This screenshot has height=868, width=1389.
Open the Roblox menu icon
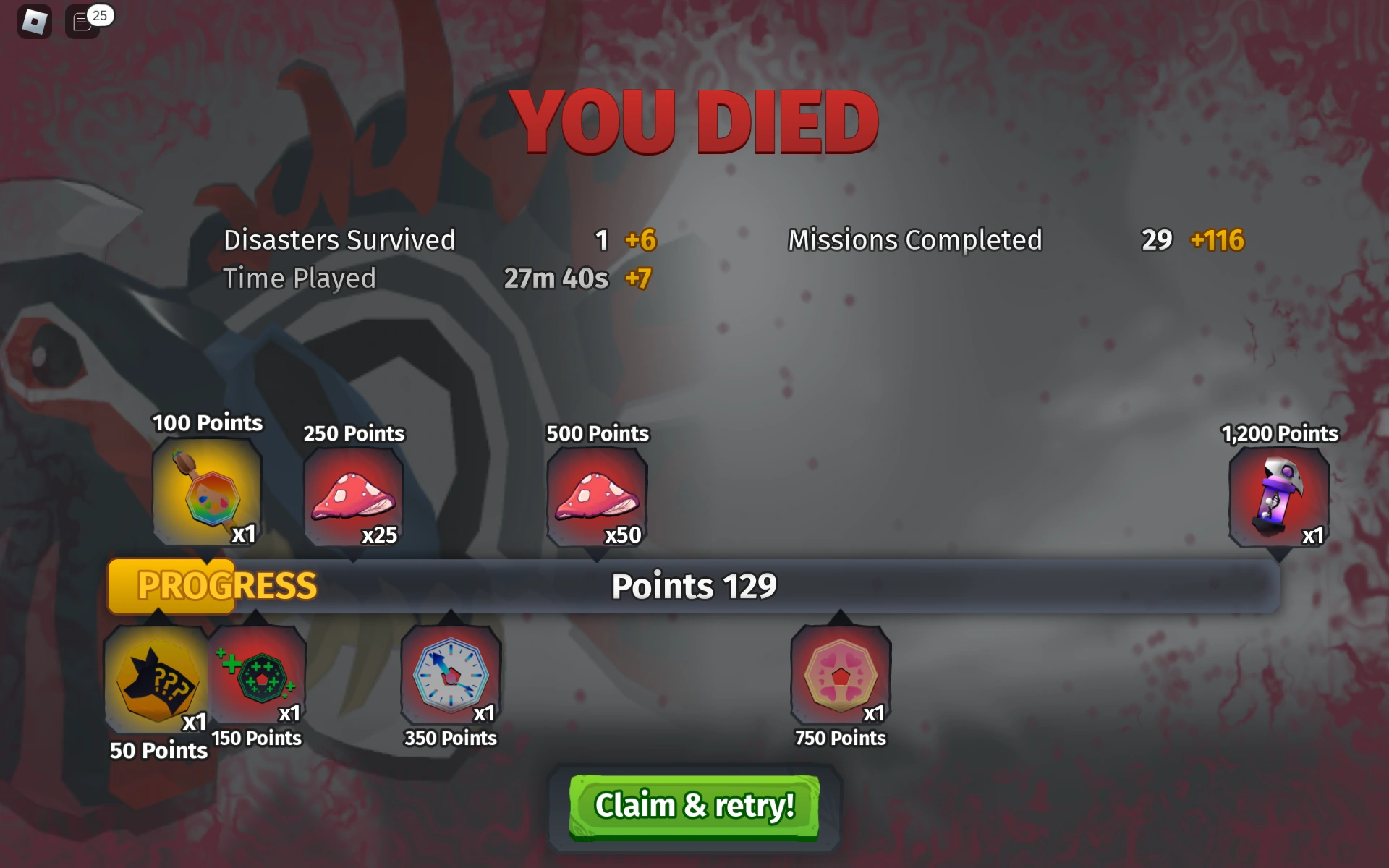(34, 22)
